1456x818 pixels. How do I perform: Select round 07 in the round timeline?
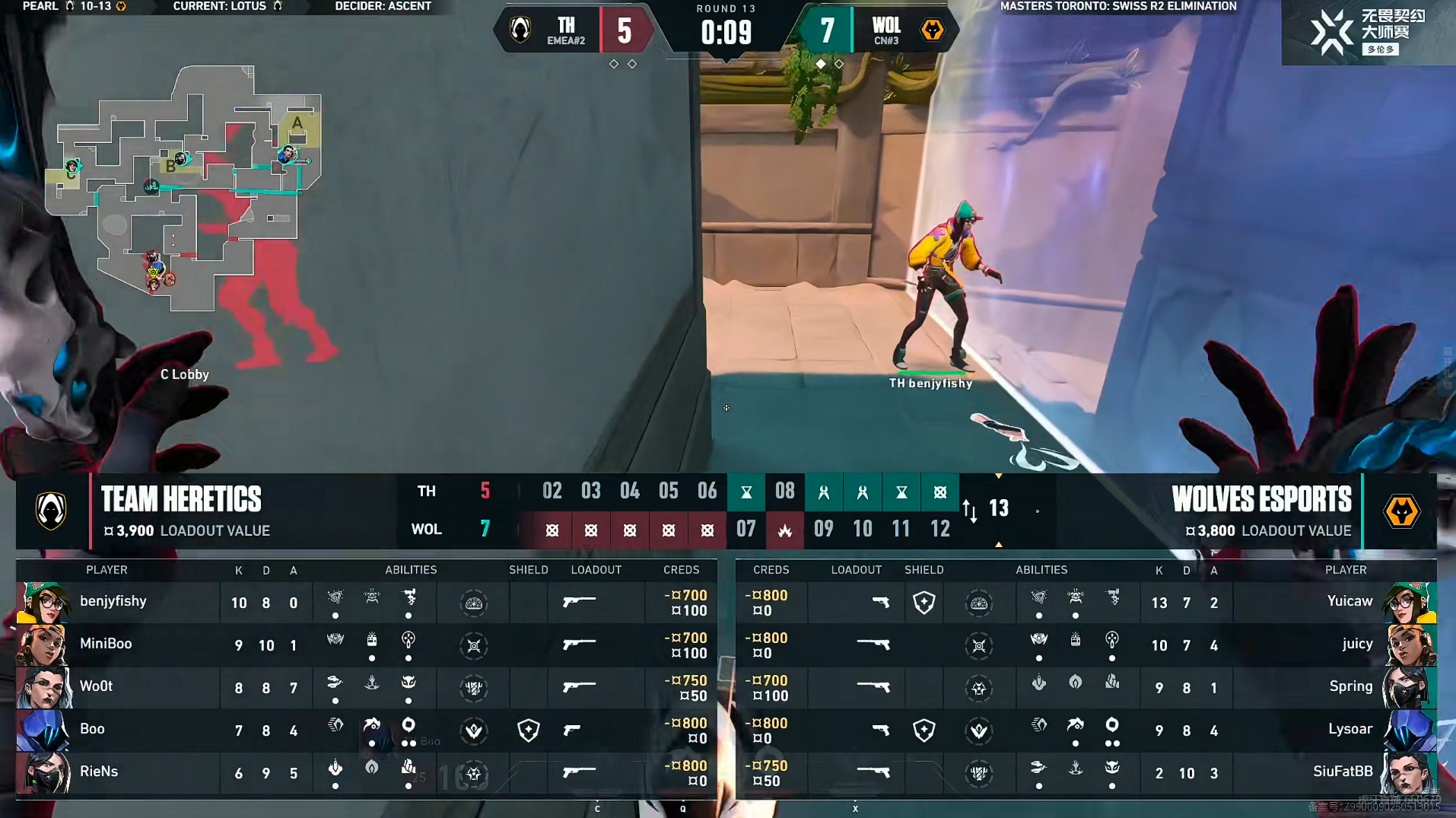pos(745,530)
